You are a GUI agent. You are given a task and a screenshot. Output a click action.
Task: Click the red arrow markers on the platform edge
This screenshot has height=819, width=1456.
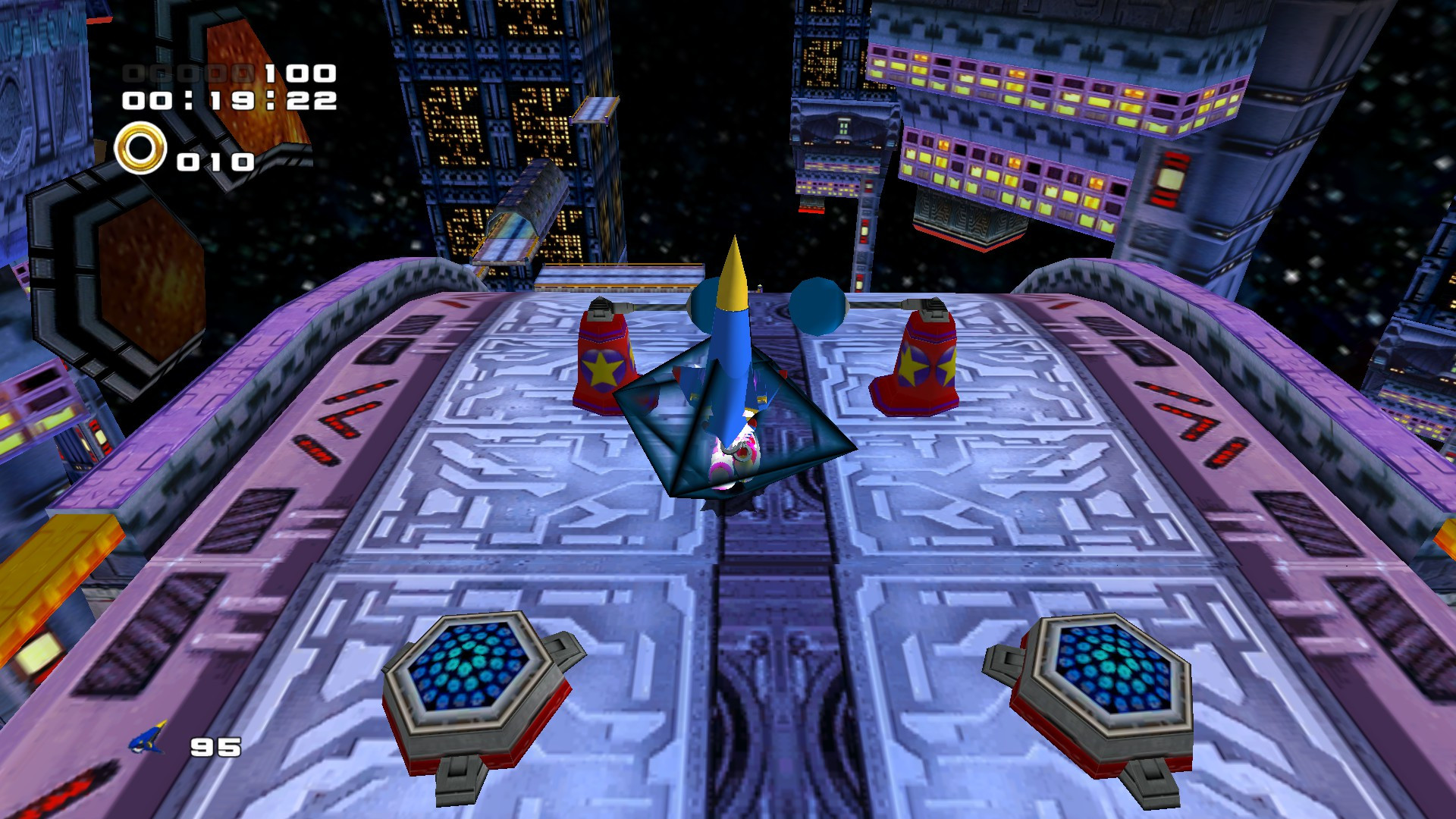pyautogui.click(x=349, y=417)
